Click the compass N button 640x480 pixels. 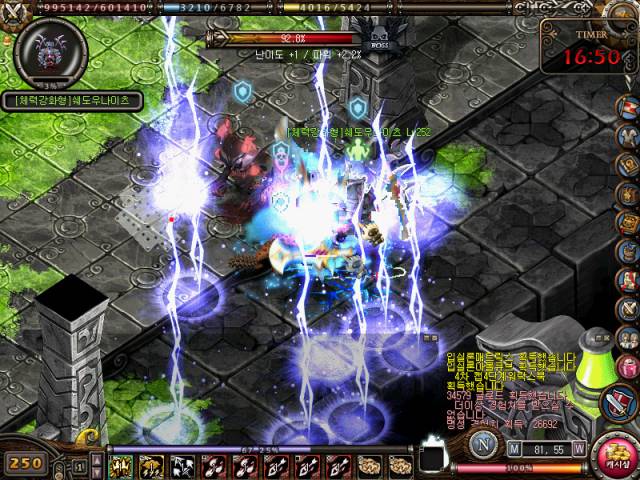(483, 444)
